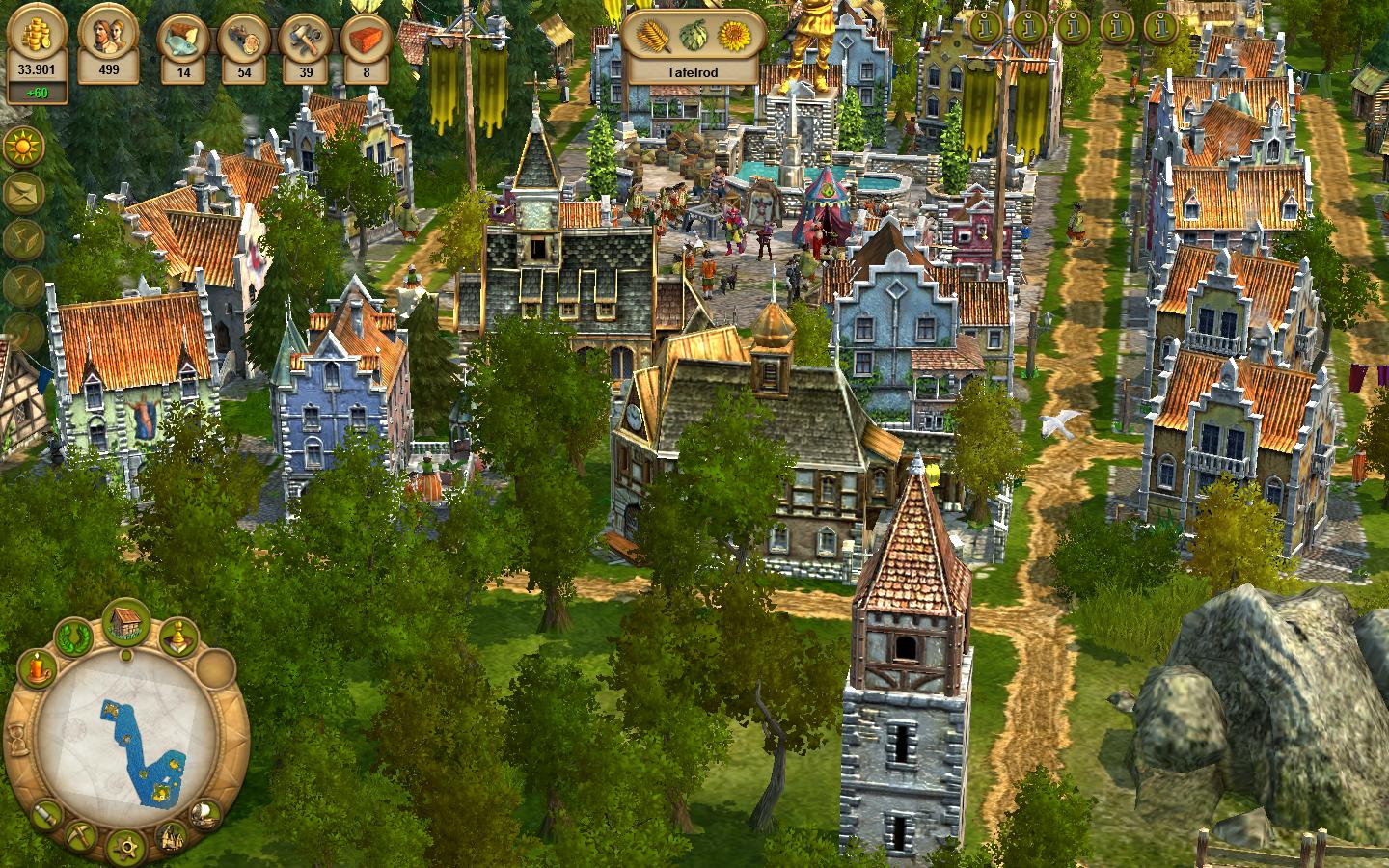Activate the spyglass button
The width and height of the screenshot is (1389, 868).
point(45,816)
